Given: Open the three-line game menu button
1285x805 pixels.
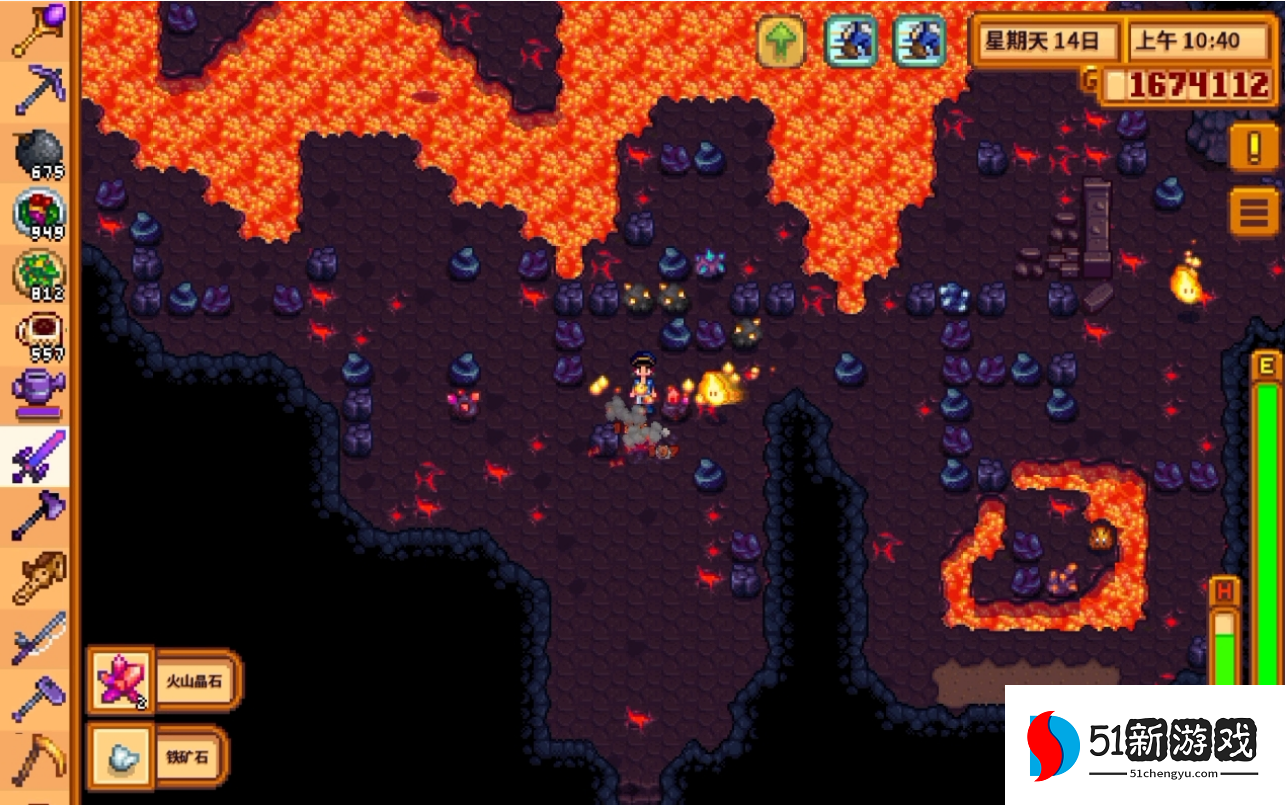Looking at the screenshot, I should click(x=1254, y=212).
